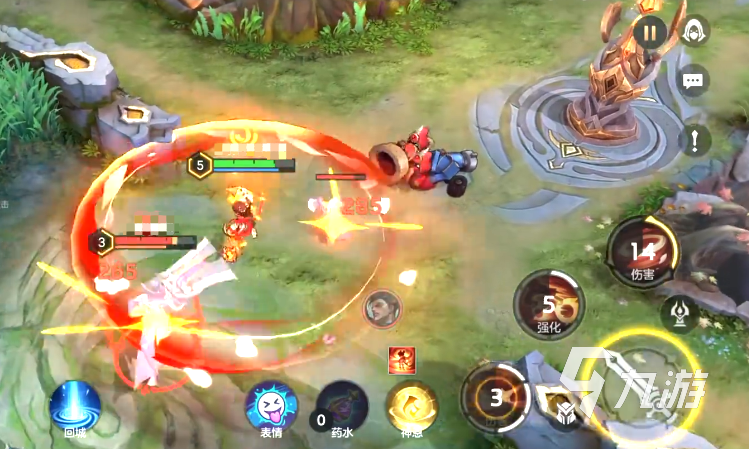Open the chat bubble quick messages

[693, 80]
